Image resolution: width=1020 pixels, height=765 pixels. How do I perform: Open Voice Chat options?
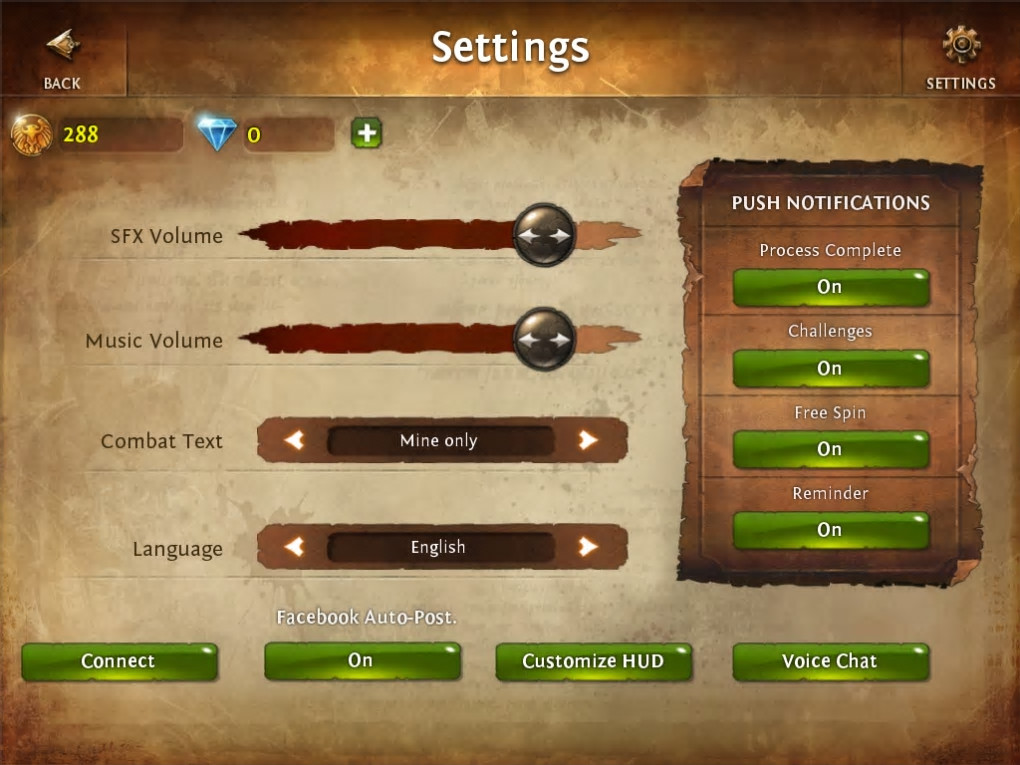click(830, 661)
